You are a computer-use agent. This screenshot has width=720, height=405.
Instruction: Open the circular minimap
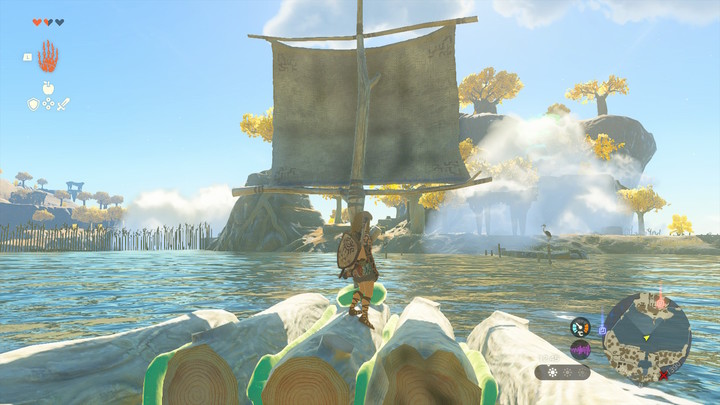(x=647, y=339)
